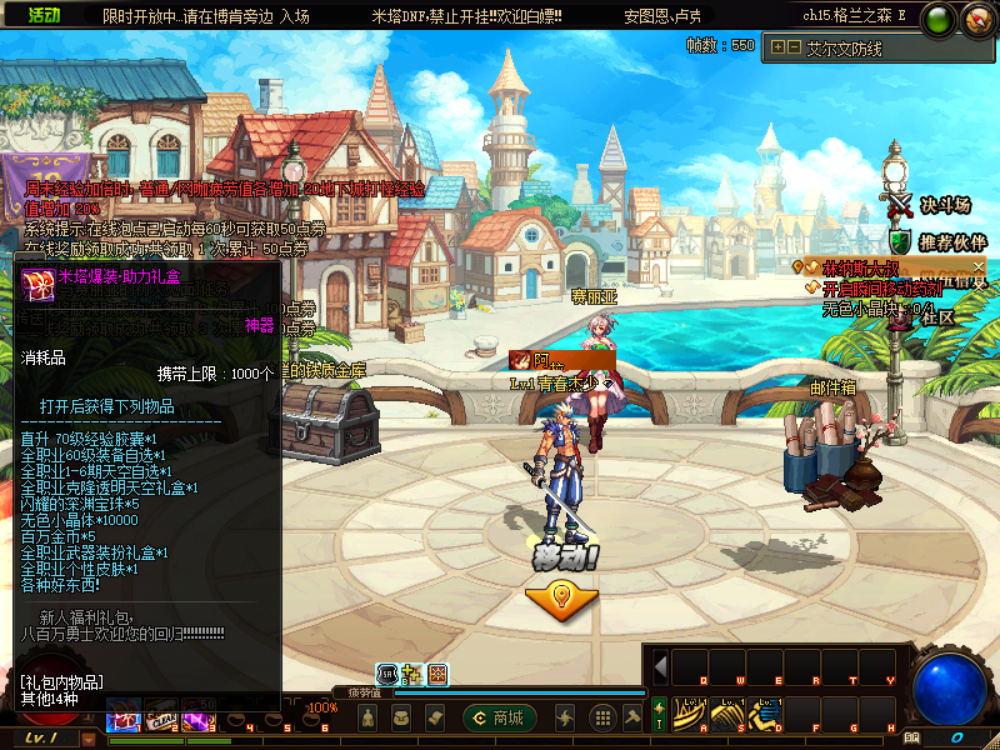The width and height of the screenshot is (1000, 750).
Task: Select the SR buff icon above fatigue bar
Action: click(387, 674)
